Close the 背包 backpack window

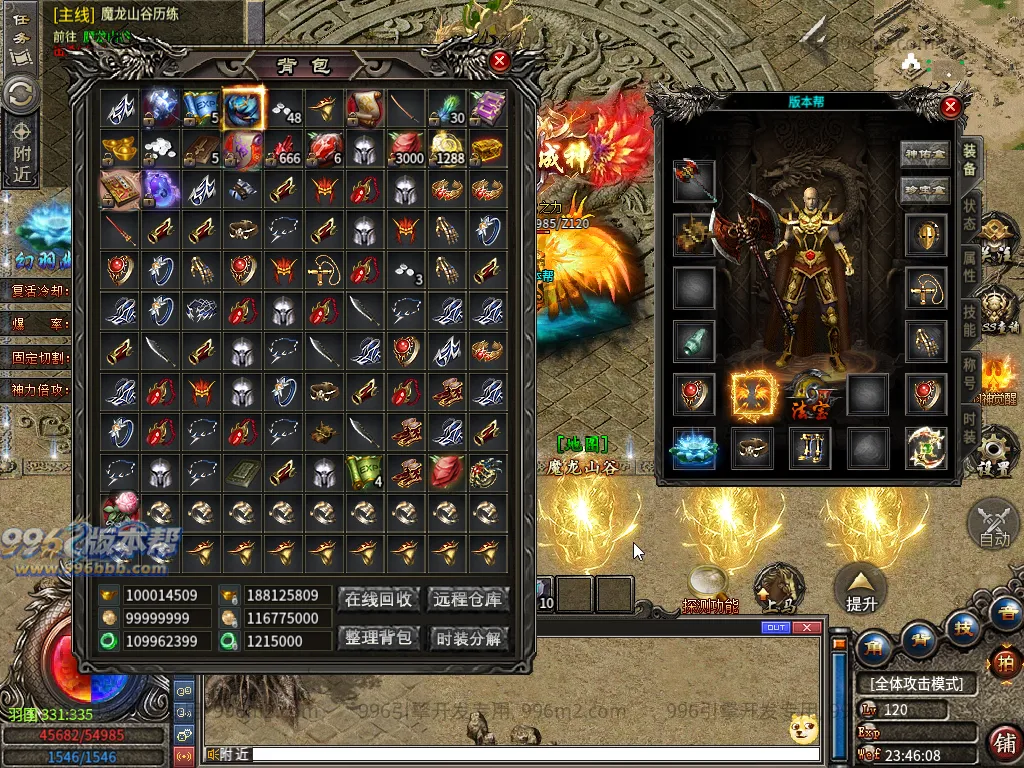point(500,61)
